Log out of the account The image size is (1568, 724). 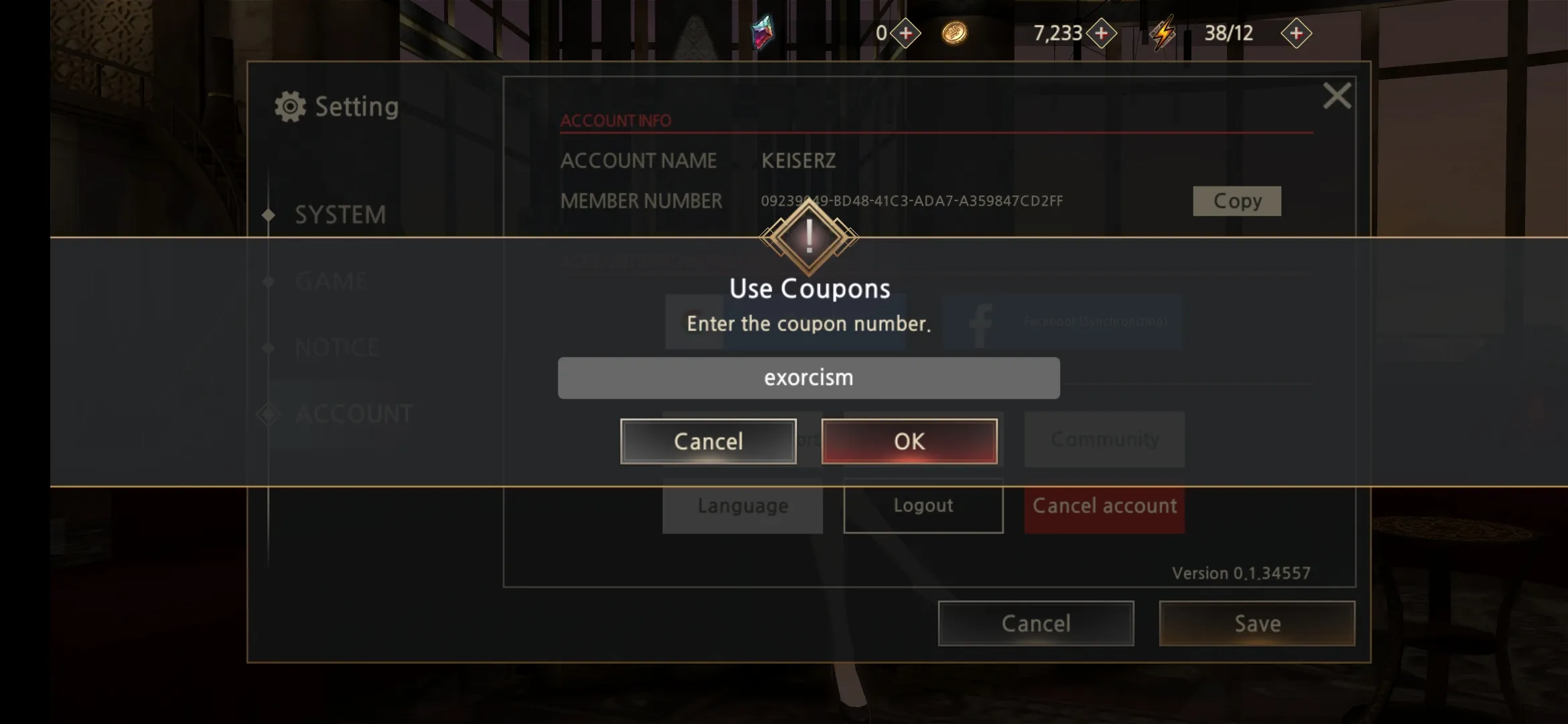pyautogui.click(x=923, y=506)
